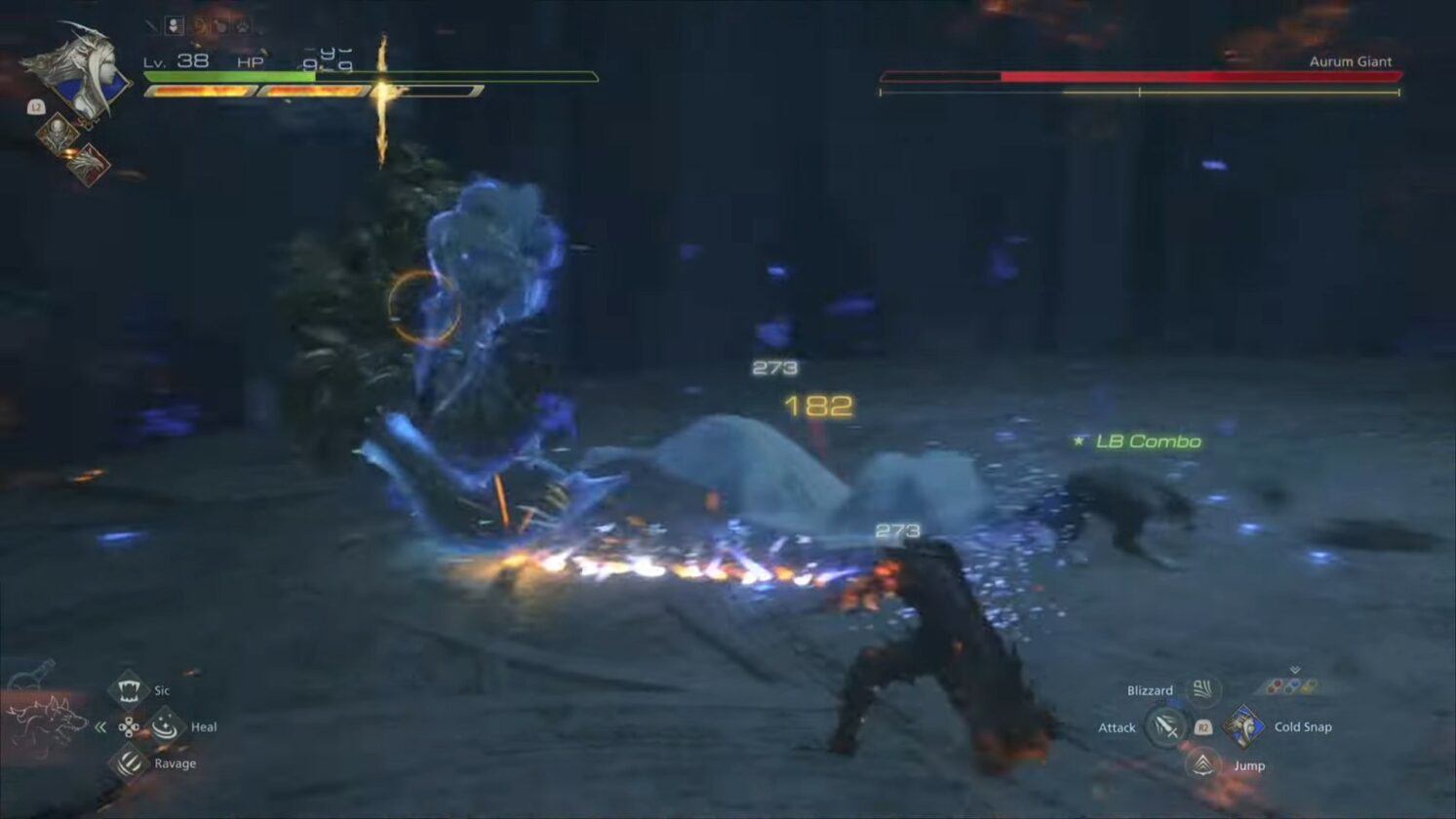Select the Sic command for Torgal

[130, 689]
